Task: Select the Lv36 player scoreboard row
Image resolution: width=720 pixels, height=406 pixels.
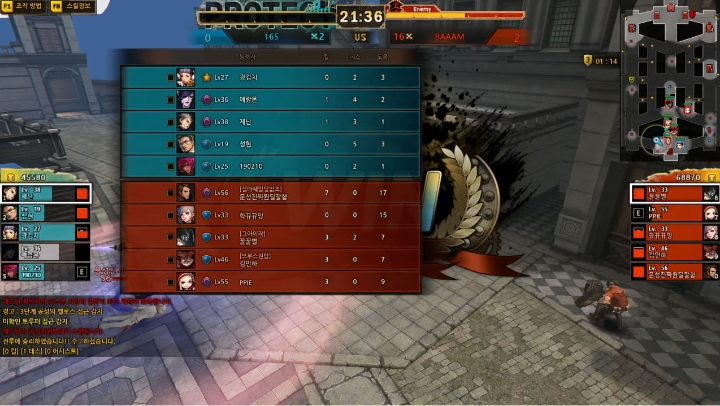Action: [270, 99]
